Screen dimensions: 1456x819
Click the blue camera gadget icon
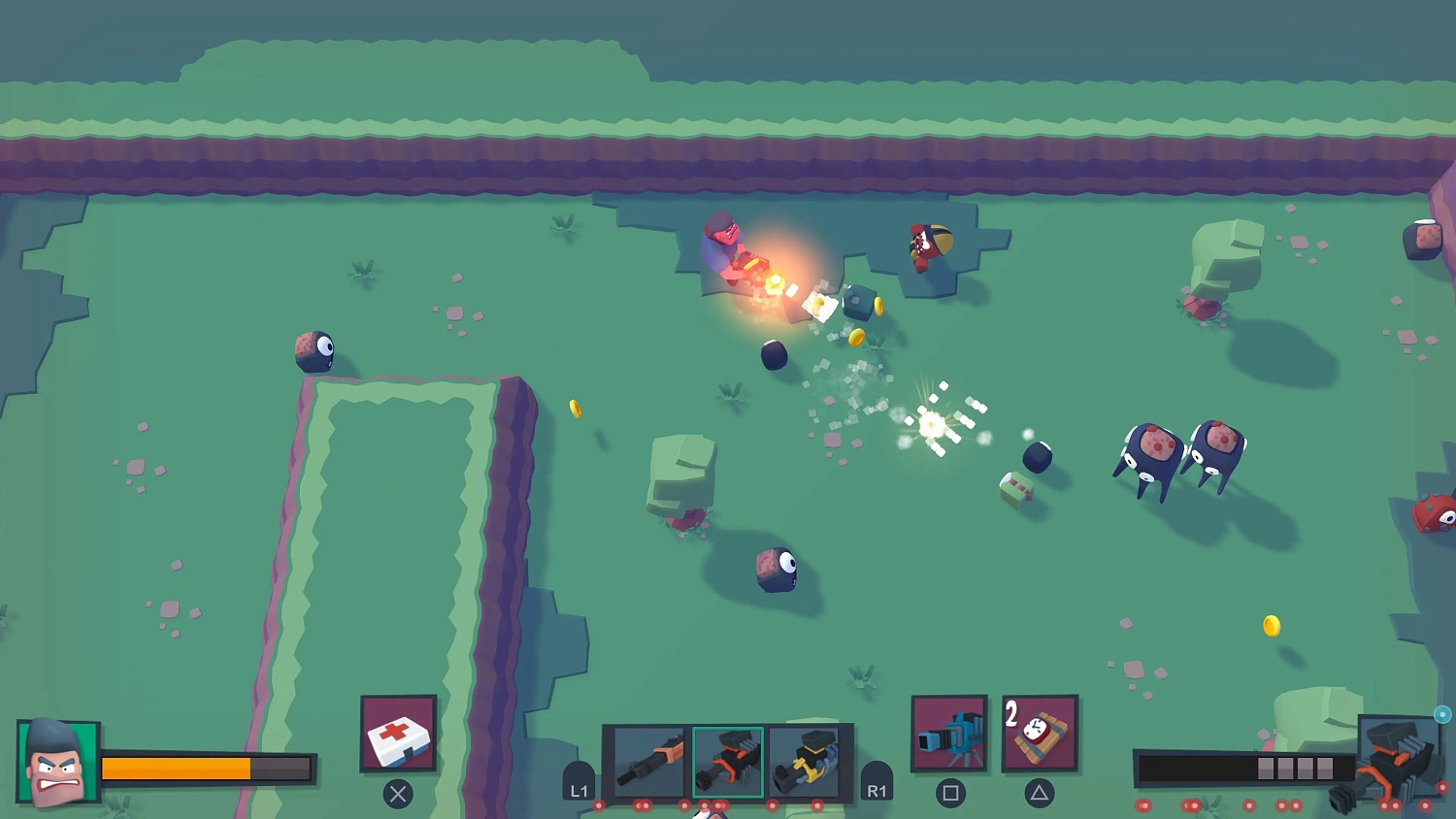(x=950, y=735)
